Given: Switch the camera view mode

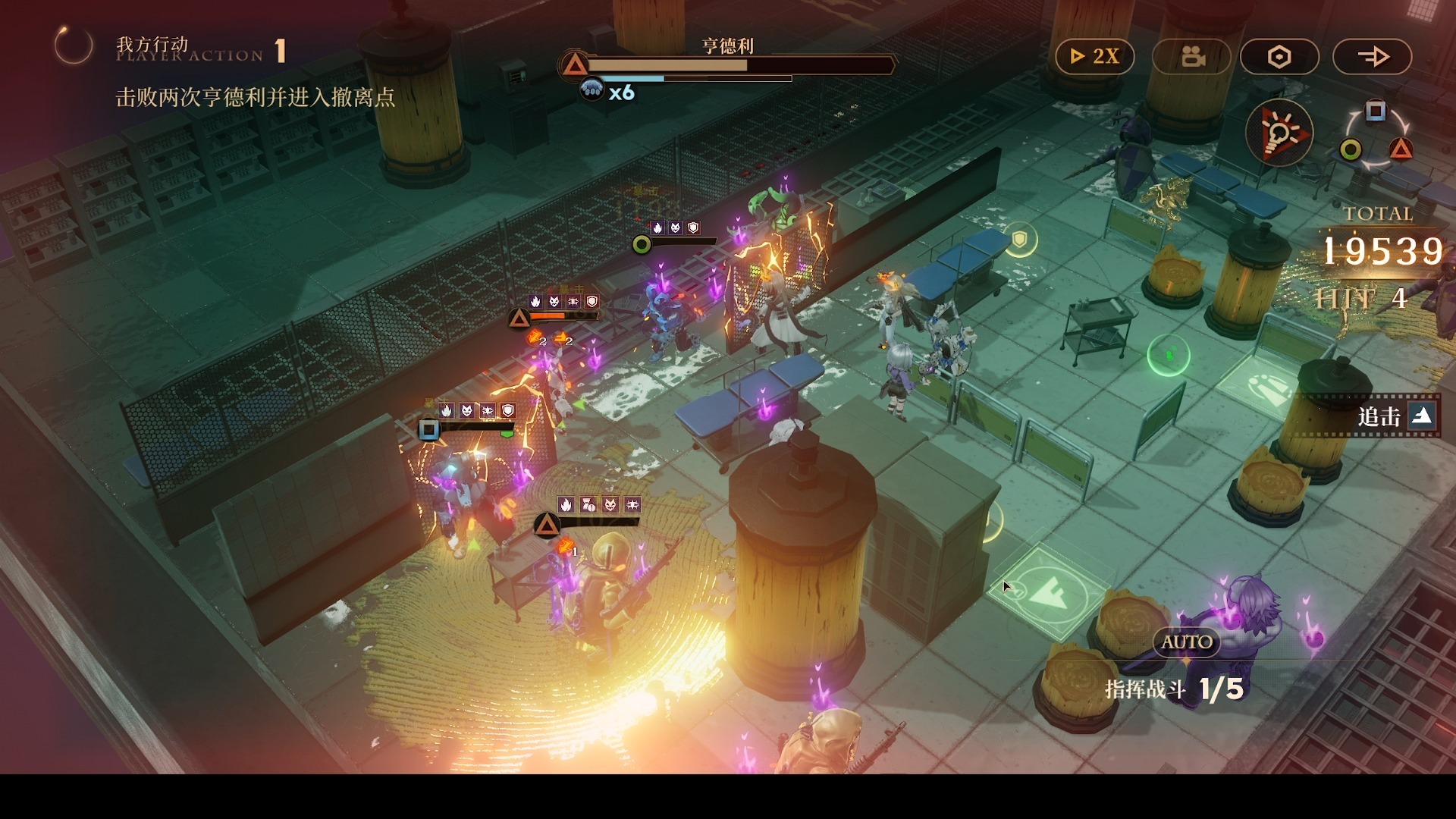Looking at the screenshot, I should pos(1191,57).
